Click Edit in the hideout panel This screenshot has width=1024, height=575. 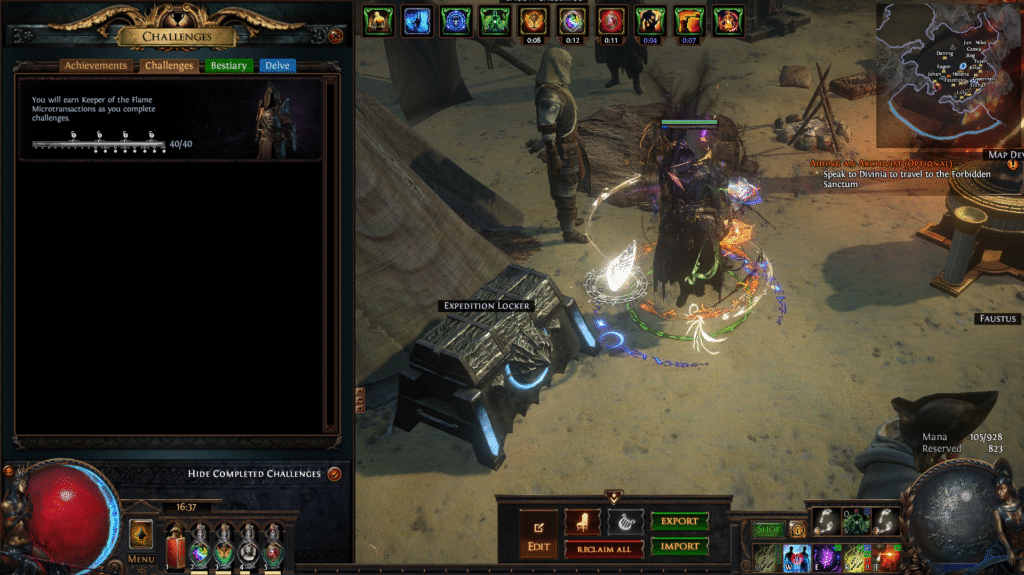pyautogui.click(x=538, y=533)
